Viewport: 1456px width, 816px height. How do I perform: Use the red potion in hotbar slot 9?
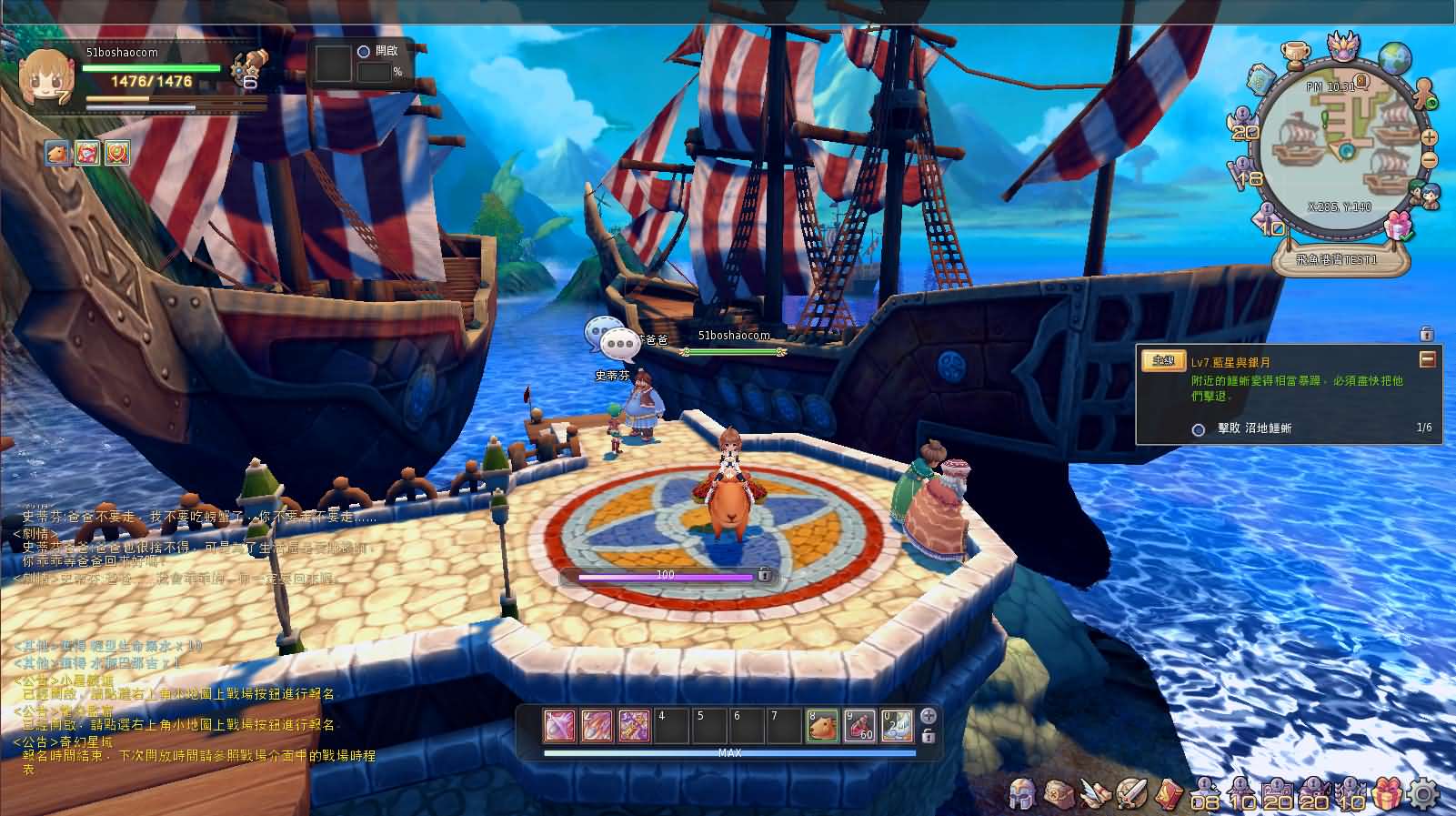pyautogui.click(x=859, y=727)
